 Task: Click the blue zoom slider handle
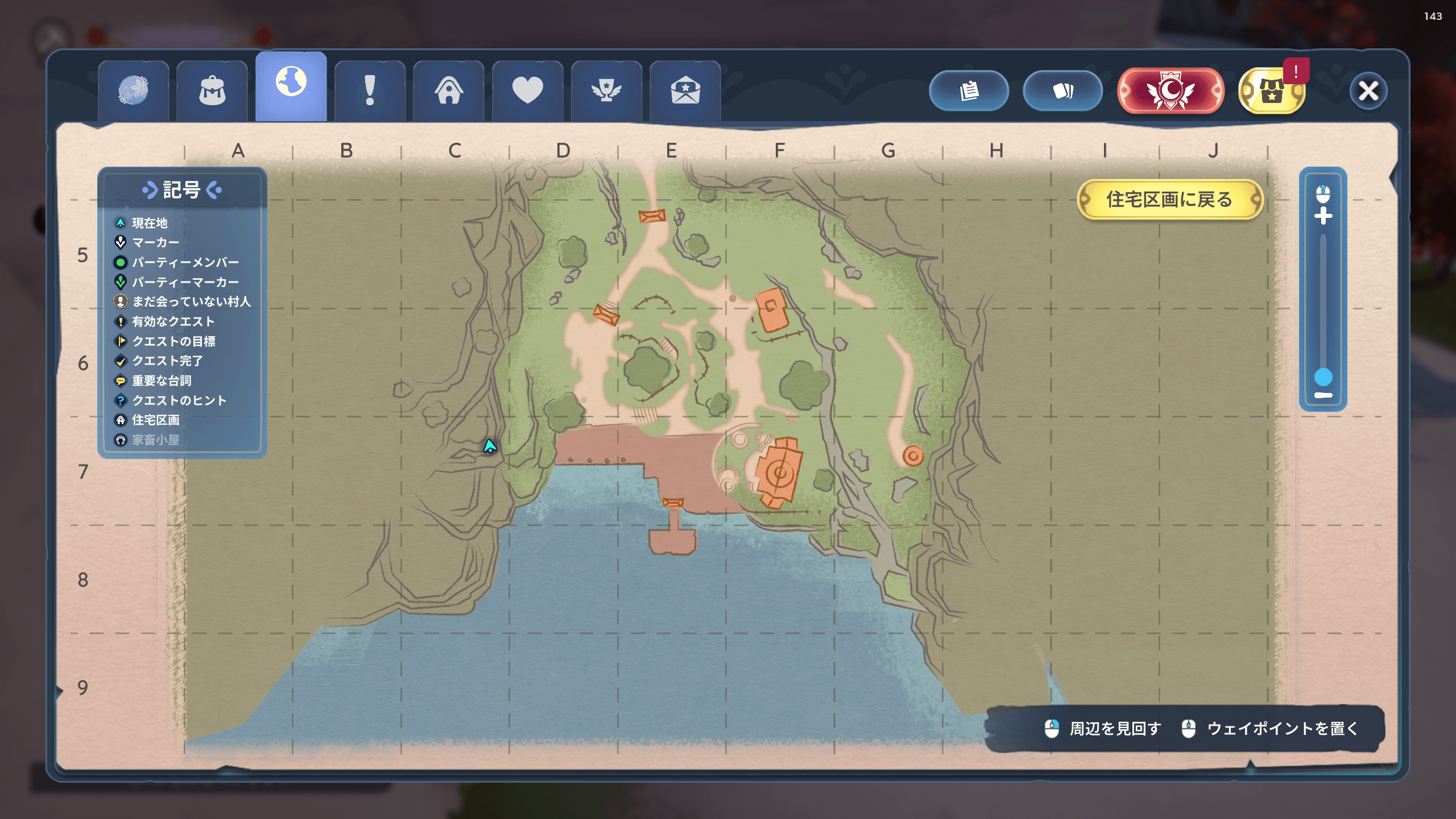click(1323, 377)
